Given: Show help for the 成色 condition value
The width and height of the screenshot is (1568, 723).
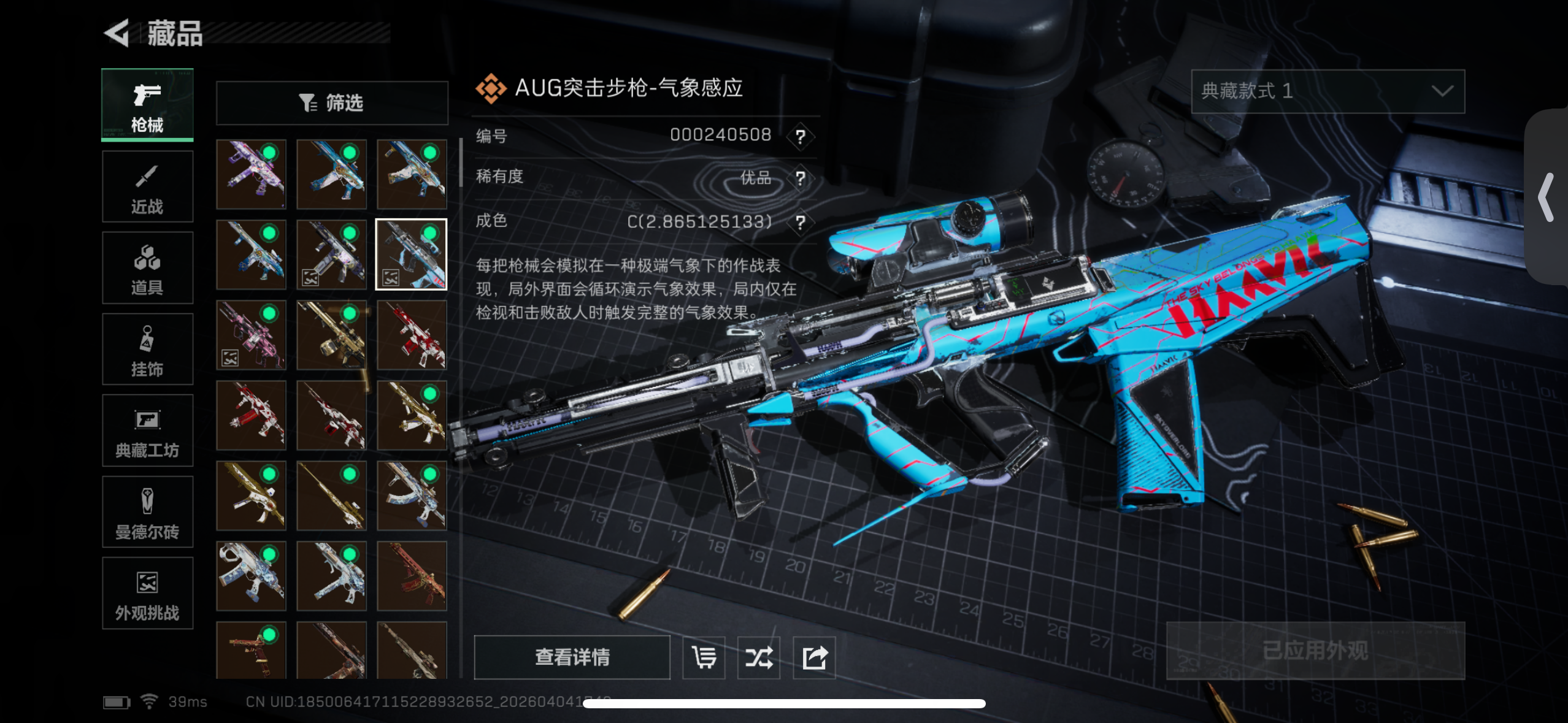Looking at the screenshot, I should (x=800, y=222).
